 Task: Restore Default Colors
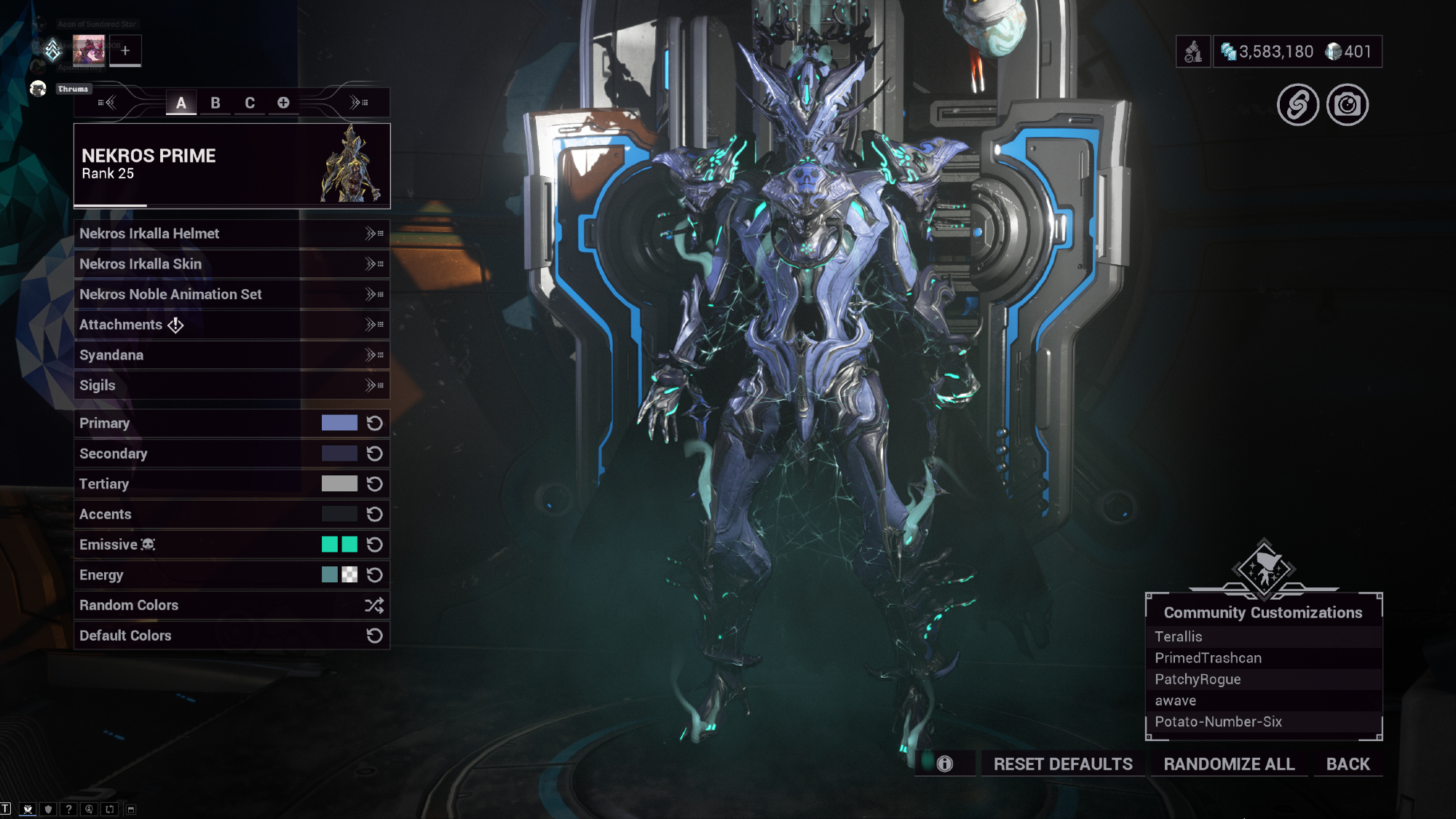click(x=232, y=636)
